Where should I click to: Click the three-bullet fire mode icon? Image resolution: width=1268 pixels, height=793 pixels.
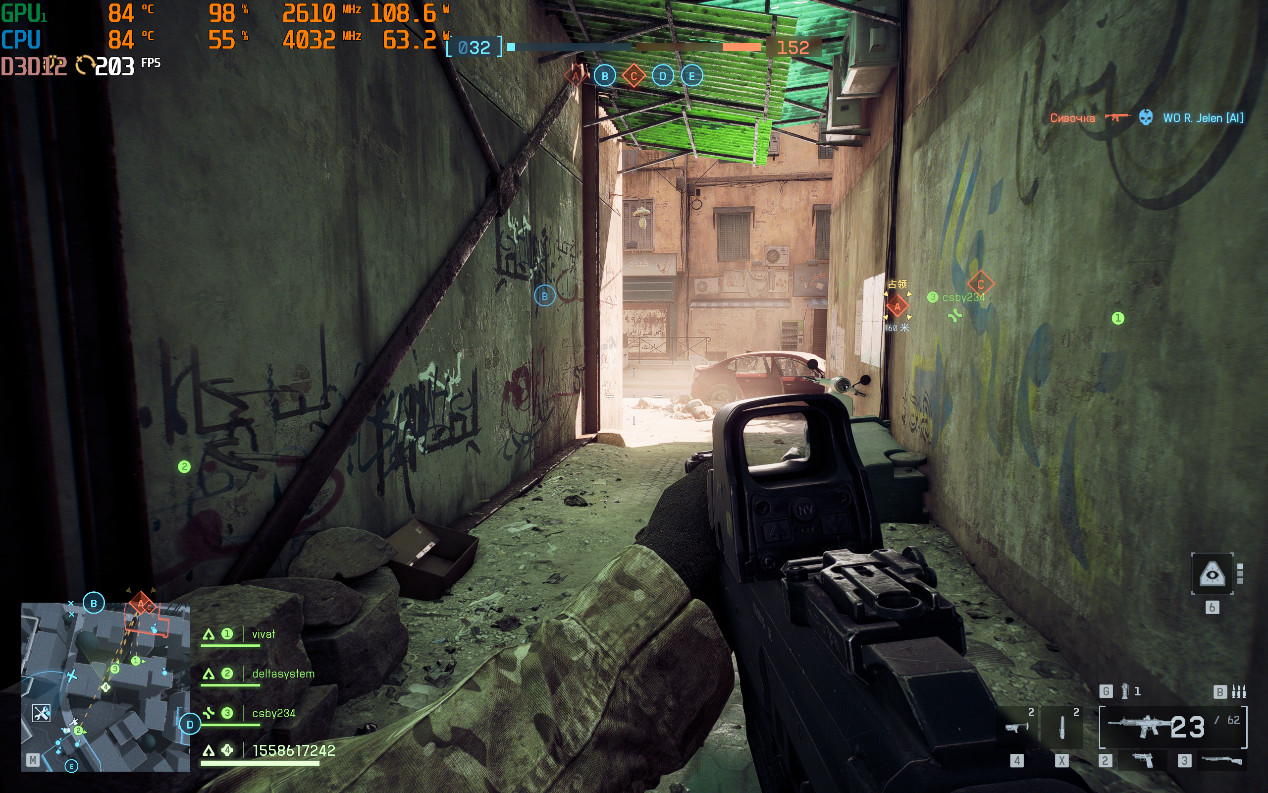click(1238, 691)
